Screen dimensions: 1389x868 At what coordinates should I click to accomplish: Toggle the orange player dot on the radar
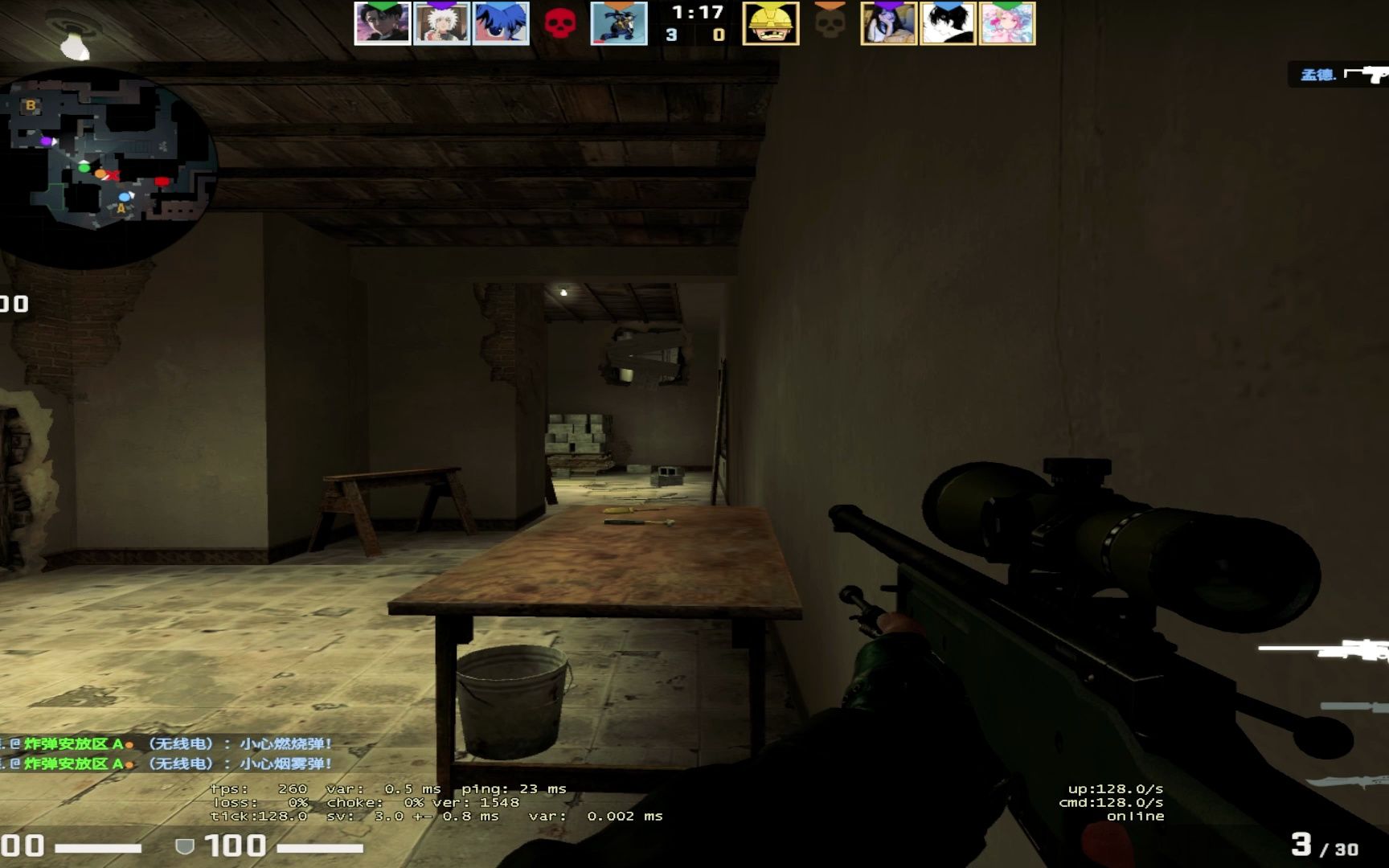tap(100, 174)
